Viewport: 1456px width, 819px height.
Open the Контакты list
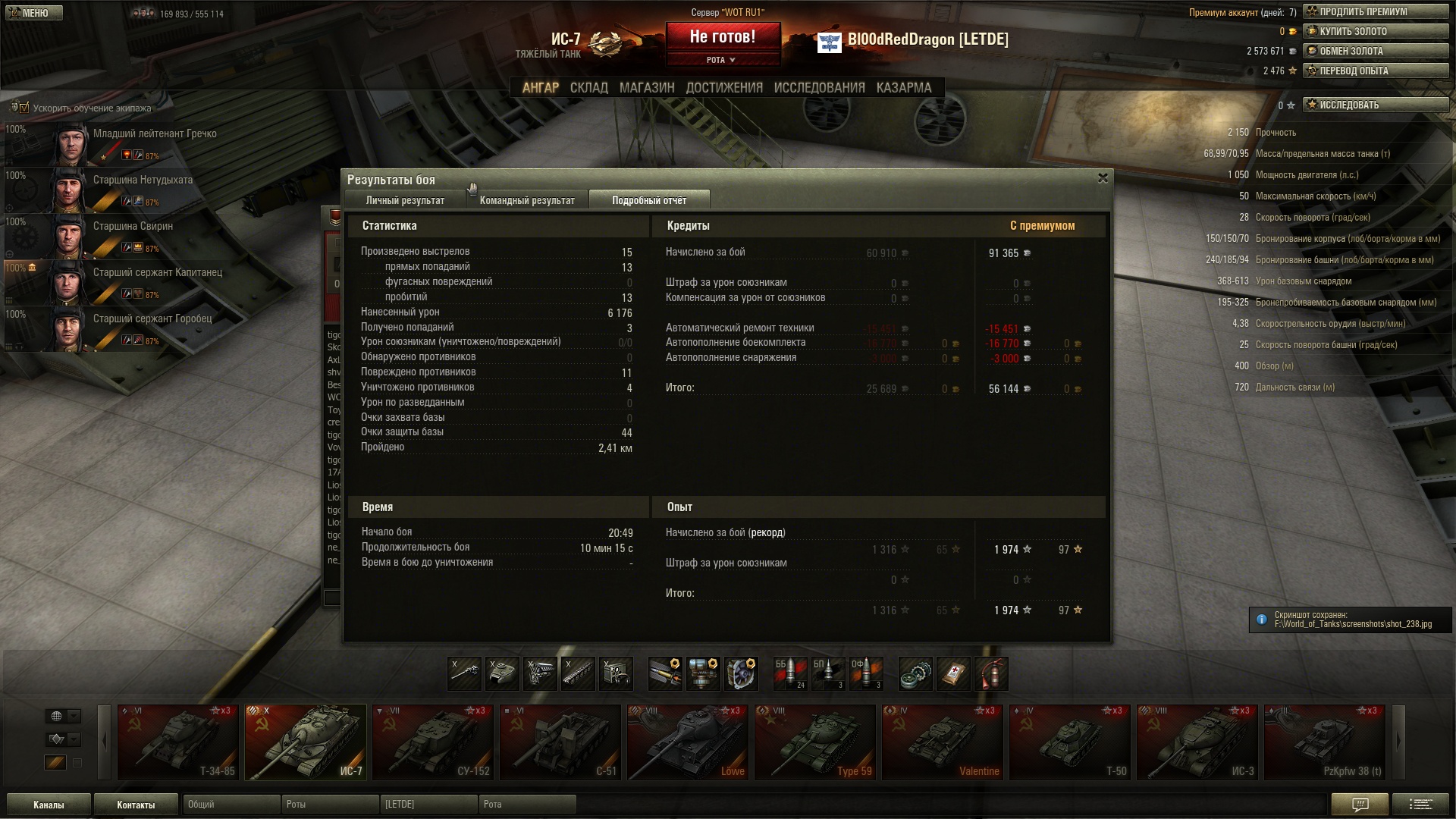click(136, 805)
